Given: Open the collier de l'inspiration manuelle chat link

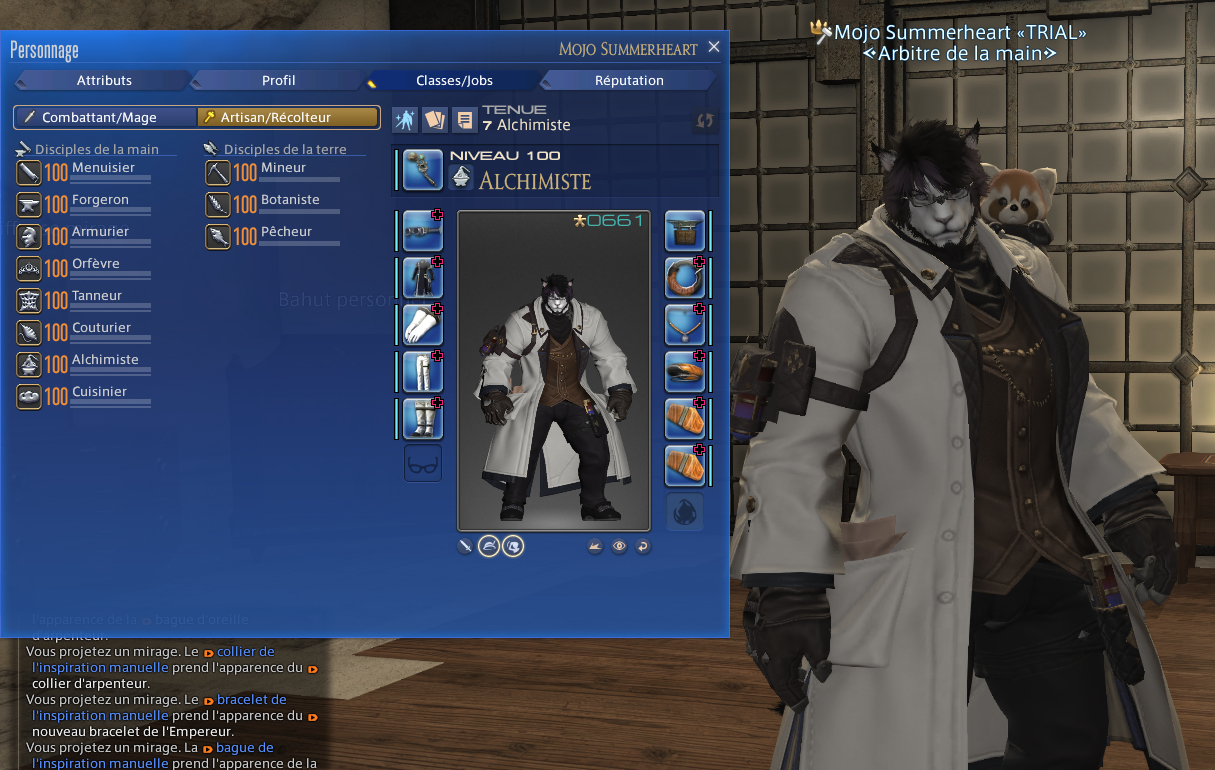Looking at the screenshot, I should (245, 652).
